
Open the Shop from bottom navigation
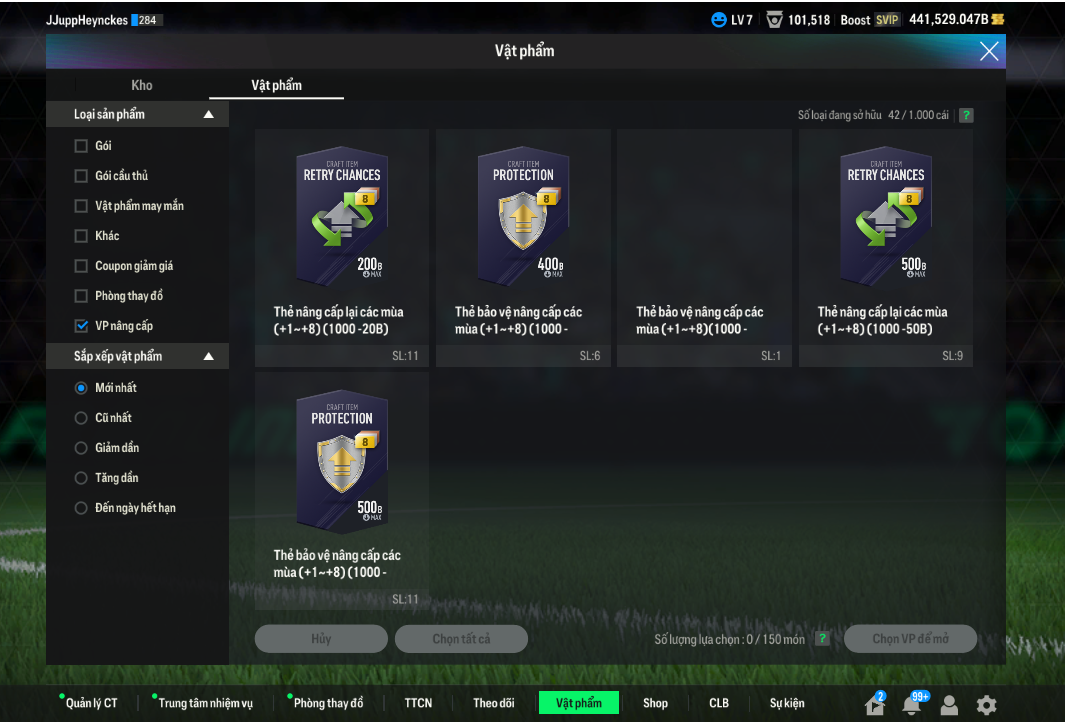point(655,703)
